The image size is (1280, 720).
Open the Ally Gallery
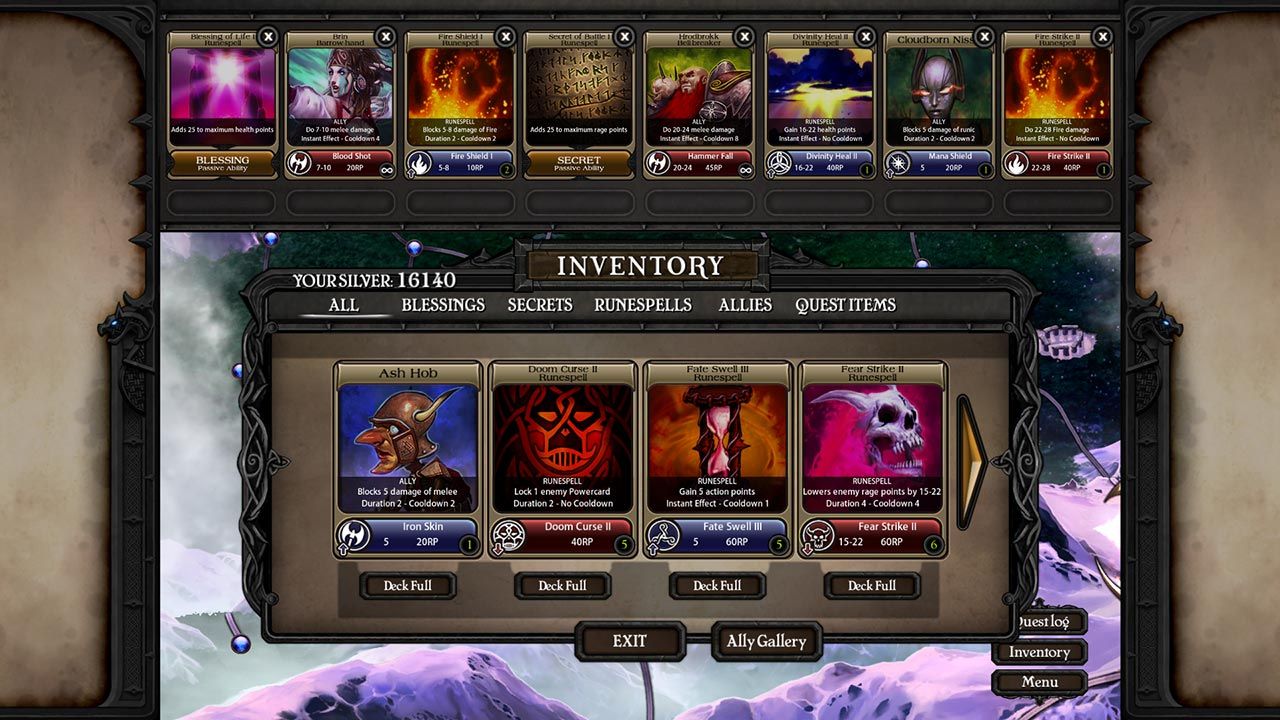766,641
